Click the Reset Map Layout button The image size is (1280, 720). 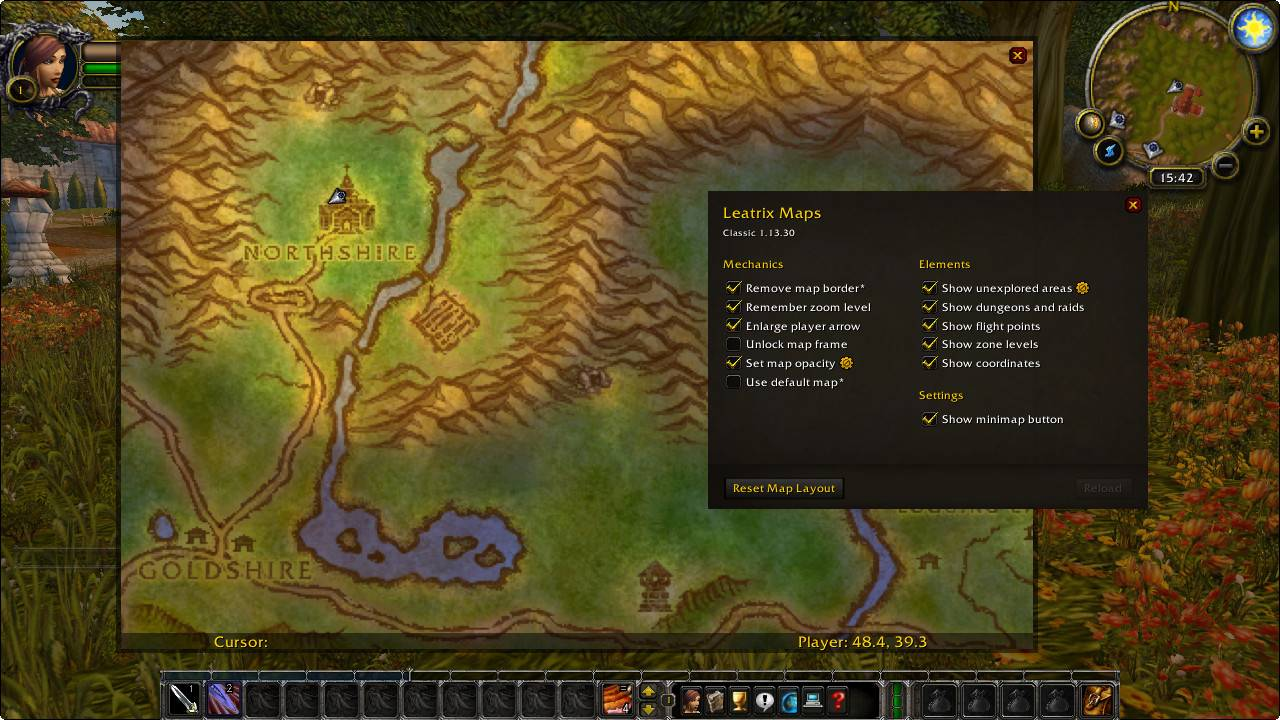783,488
